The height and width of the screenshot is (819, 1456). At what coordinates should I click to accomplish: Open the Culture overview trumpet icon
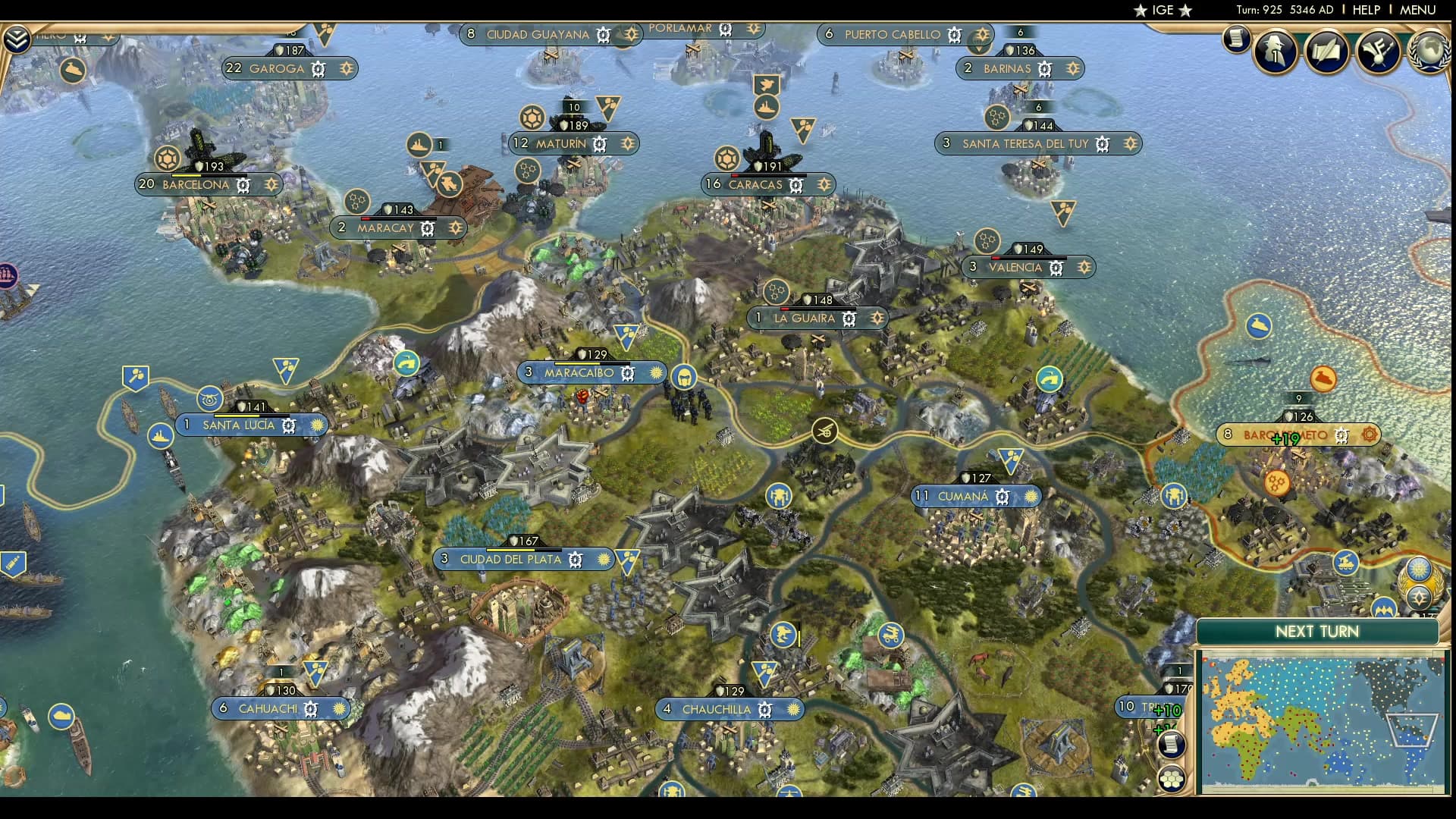(x=1379, y=52)
